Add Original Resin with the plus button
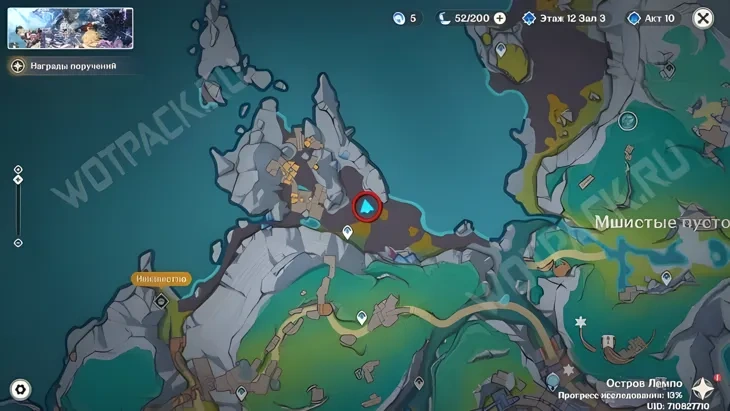This screenshot has width=730, height=411. coord(500,18)
